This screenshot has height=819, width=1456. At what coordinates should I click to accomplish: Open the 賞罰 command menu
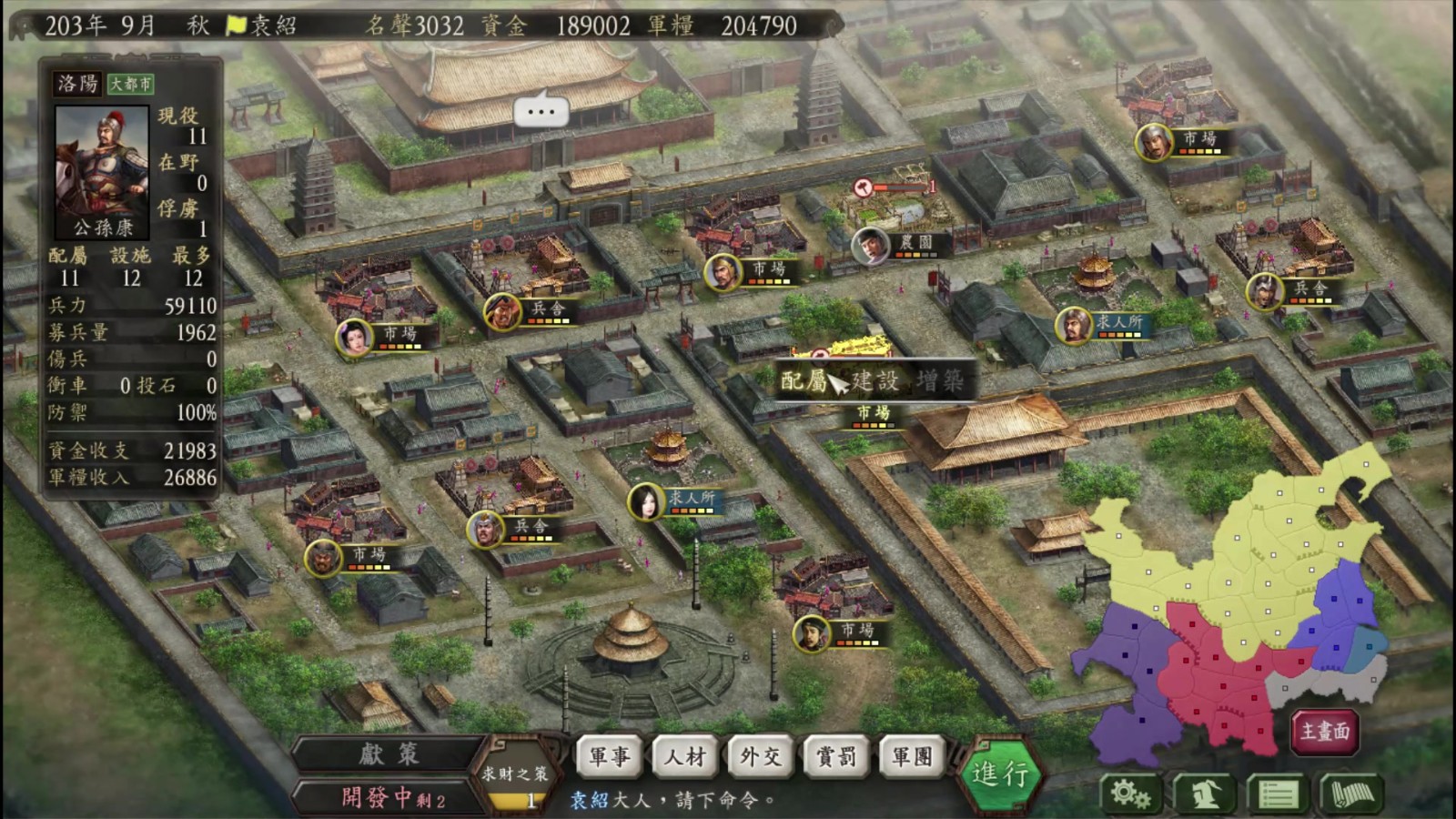point(836,756)
